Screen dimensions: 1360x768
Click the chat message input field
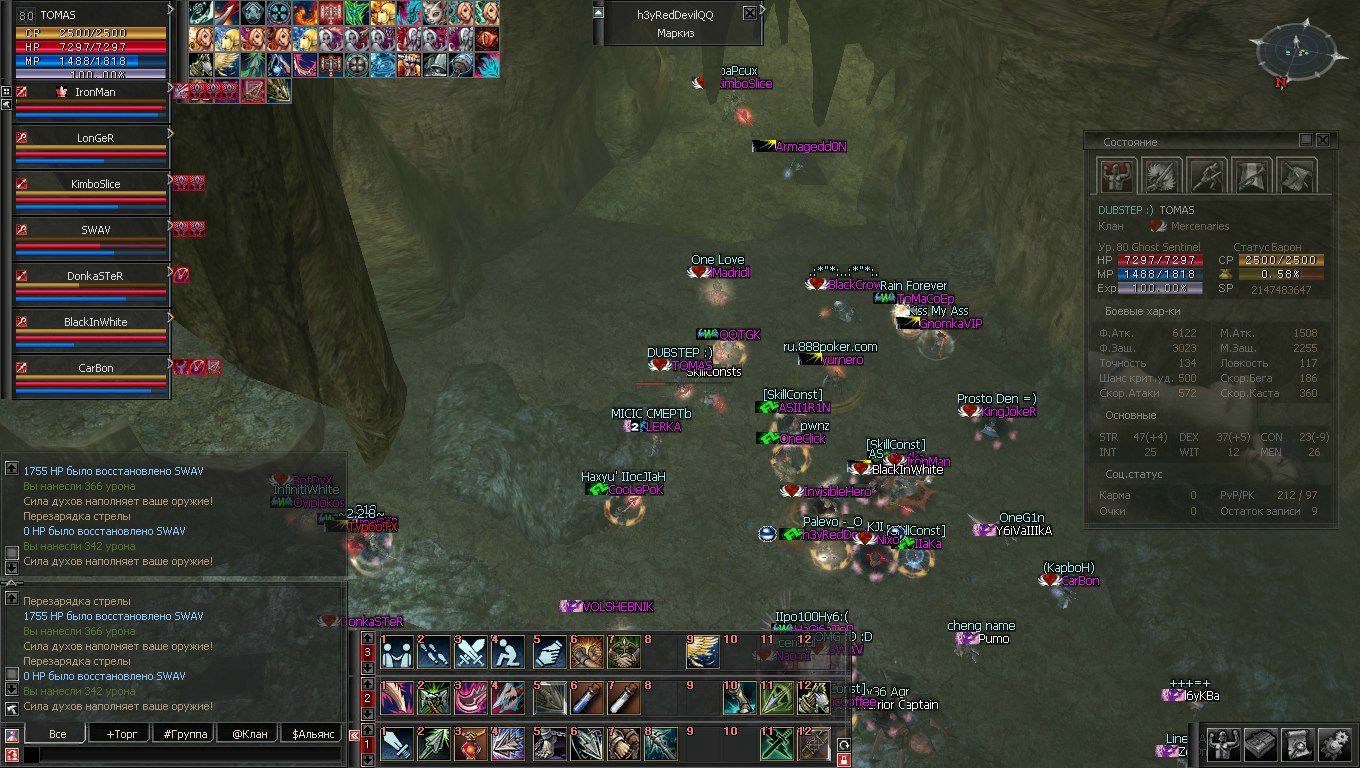click(x=180, y=755)
